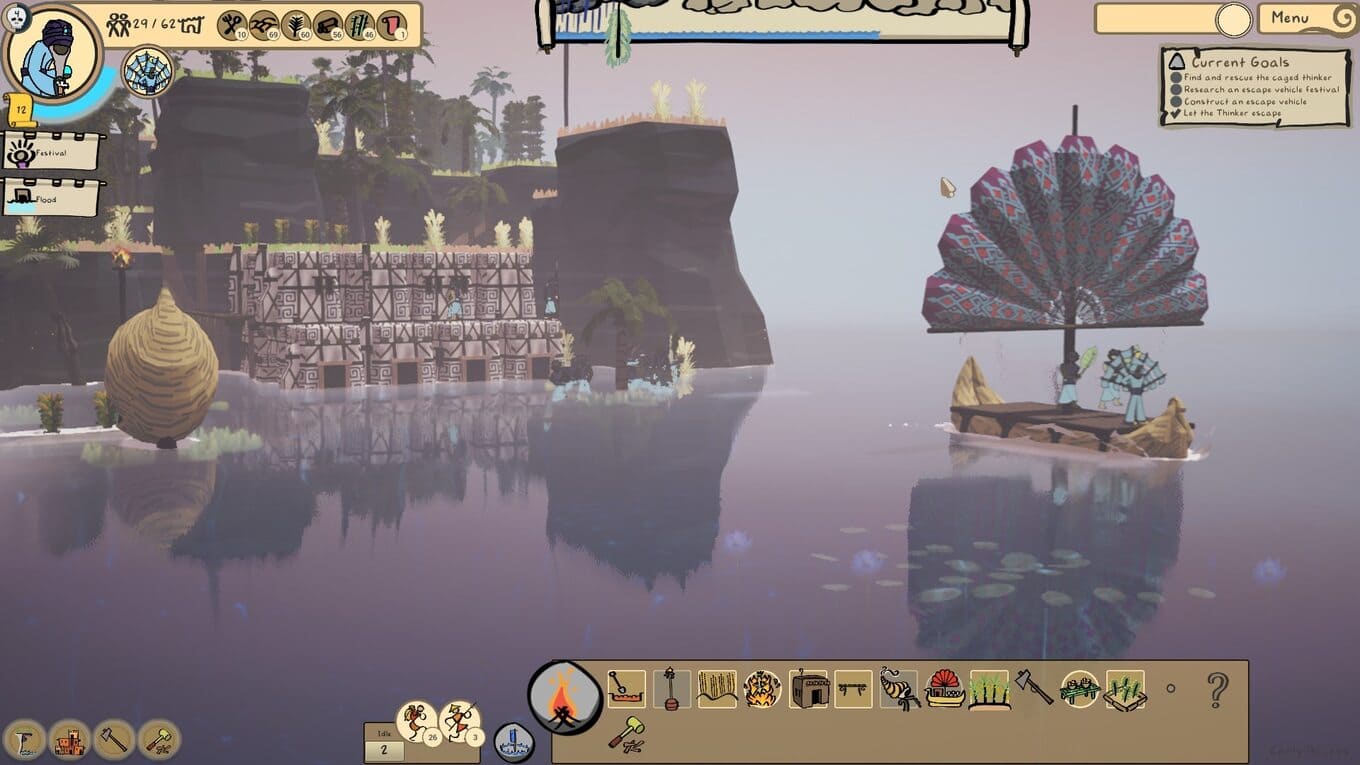1360x765 pixels.
Task: Click the Festival banner
Action: point(50,152)
